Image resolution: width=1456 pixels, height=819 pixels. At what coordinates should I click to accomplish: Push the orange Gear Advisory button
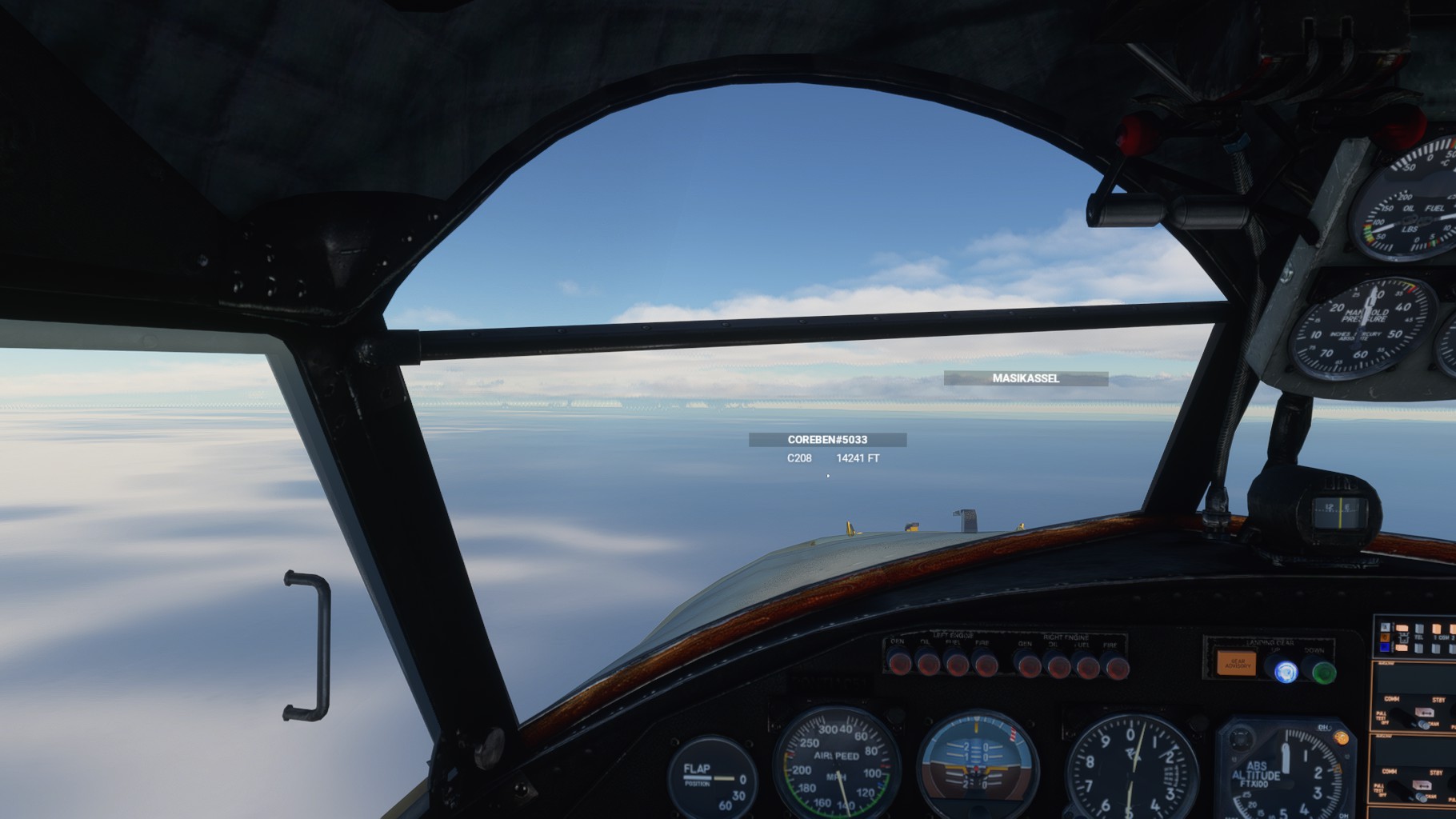pos(1237,663)
